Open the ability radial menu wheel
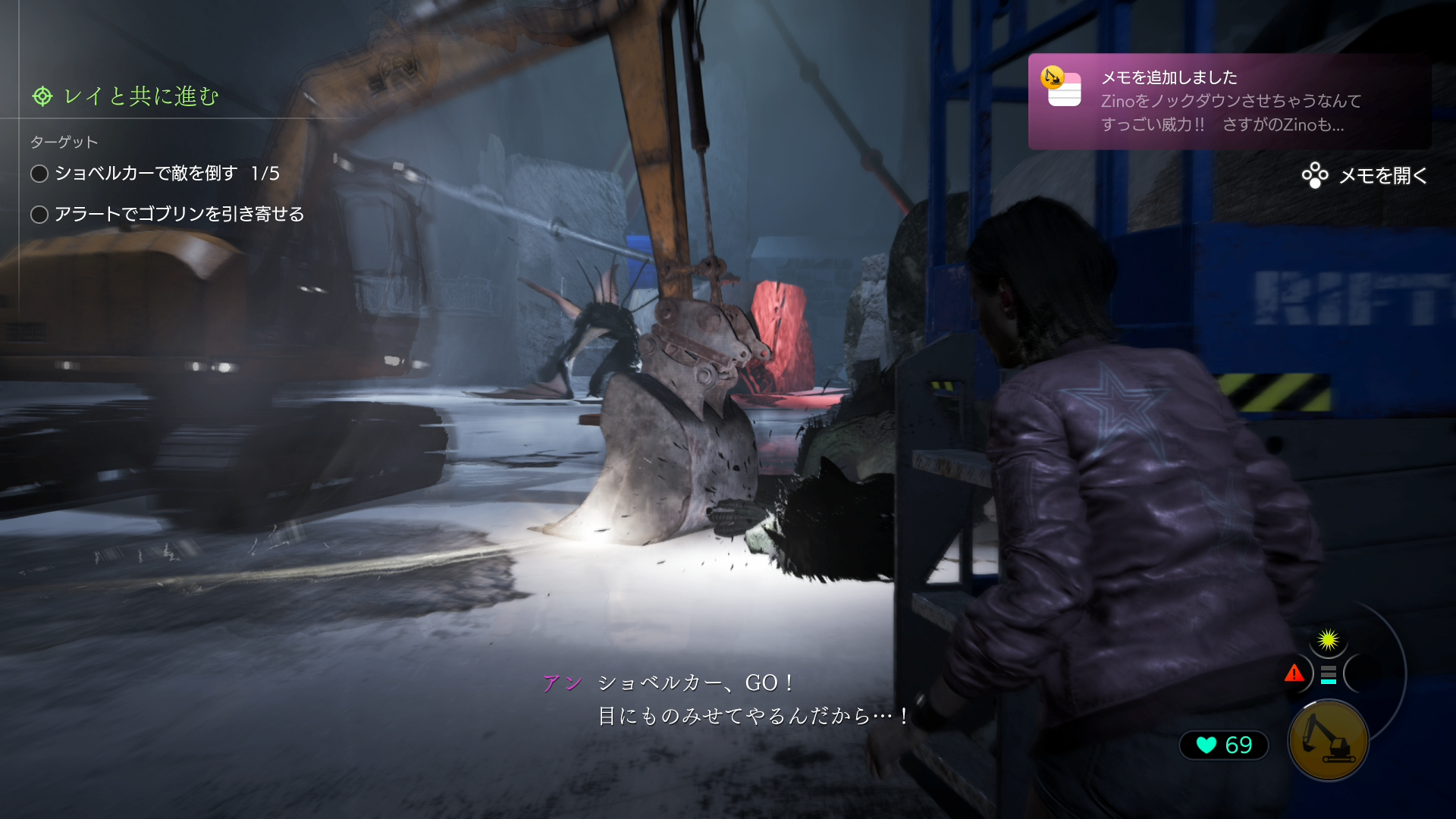The height and width of the screenshot is (819, 1456). 1329,673
